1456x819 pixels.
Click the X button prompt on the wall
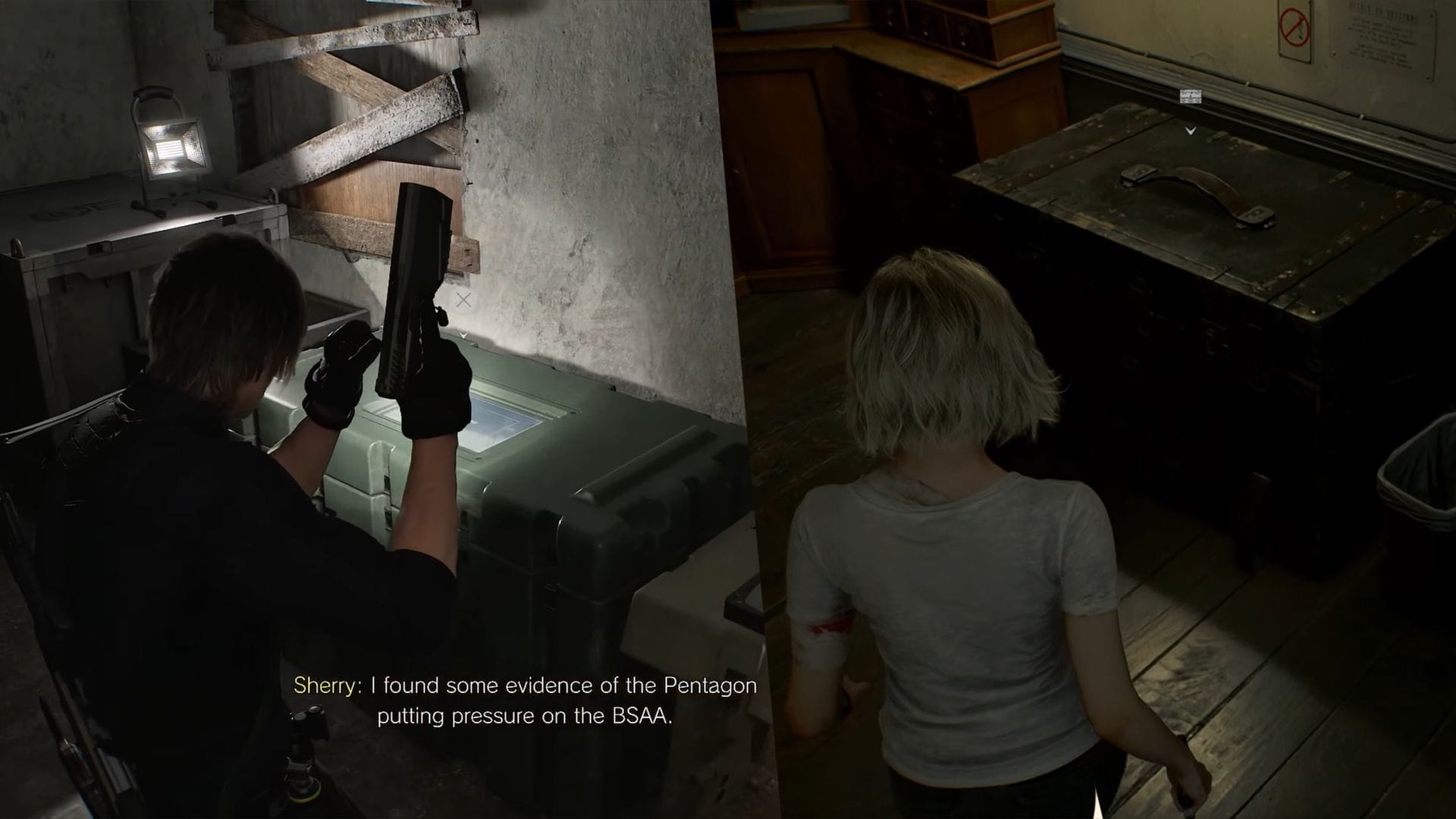[x=464, y=300]
